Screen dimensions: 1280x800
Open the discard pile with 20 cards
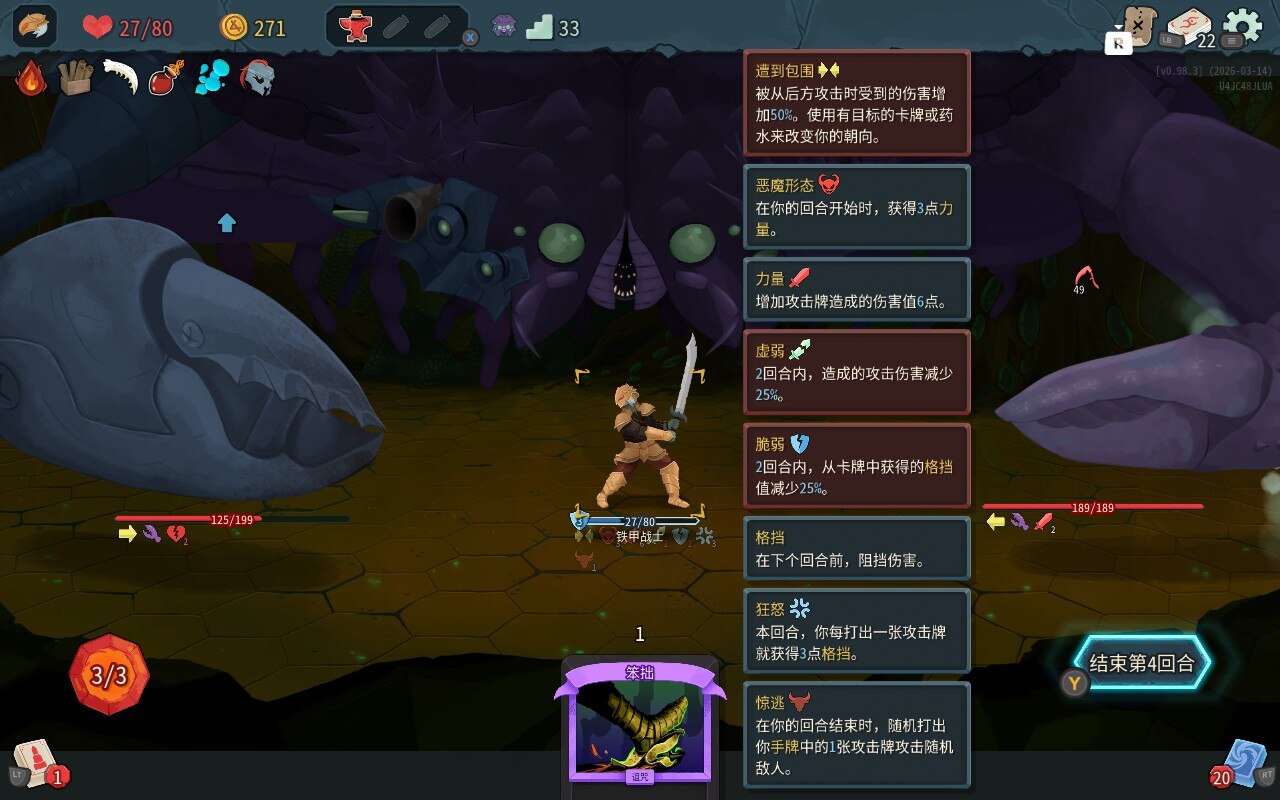click(x=1244, y=765)
